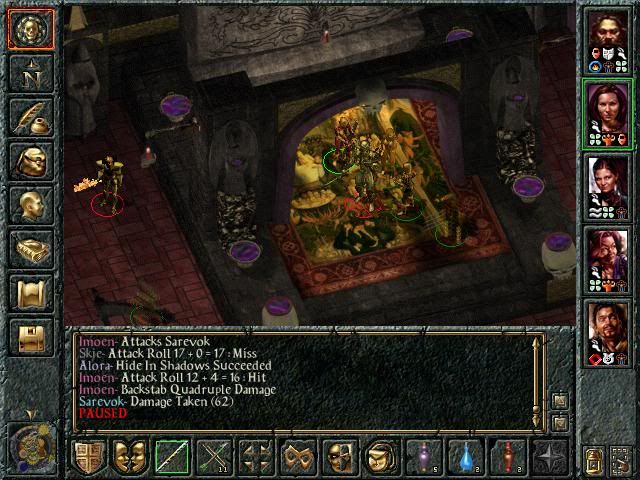Select the arrows weapon slot showing 11
This screenshot has height=480, width=640.
coord(214,457)
